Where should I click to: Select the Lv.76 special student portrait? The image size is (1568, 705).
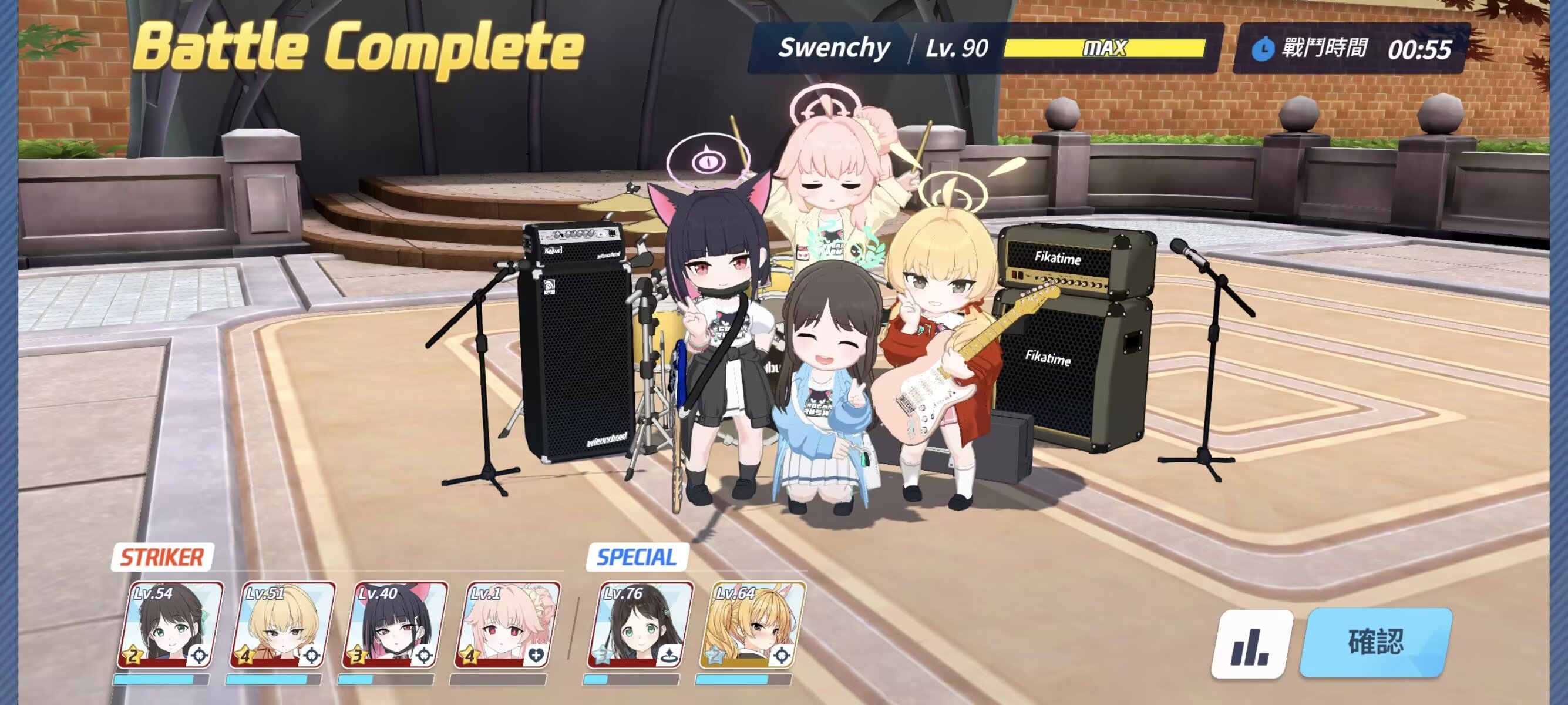tap(640, 625)
